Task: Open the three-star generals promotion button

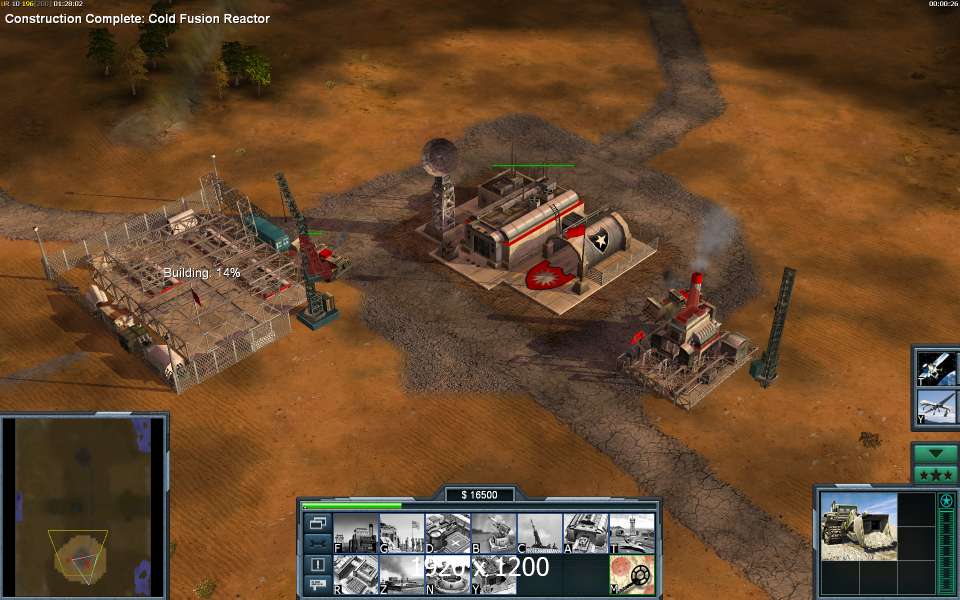Action: point(935,474)
